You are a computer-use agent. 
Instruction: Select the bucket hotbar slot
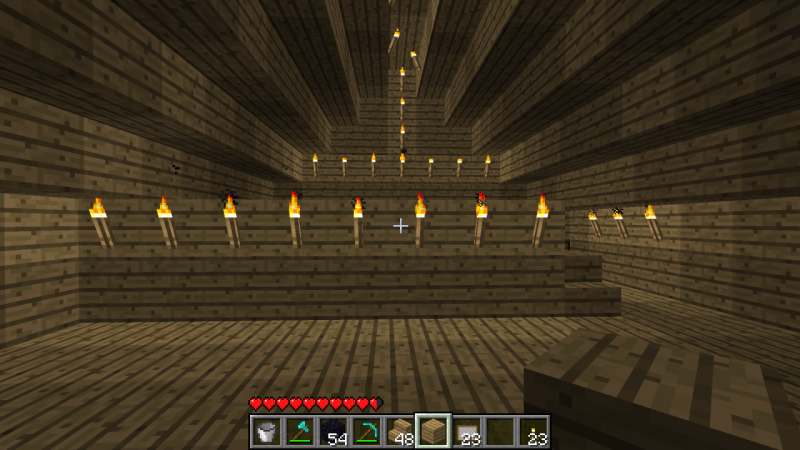[x=265, y=431]
